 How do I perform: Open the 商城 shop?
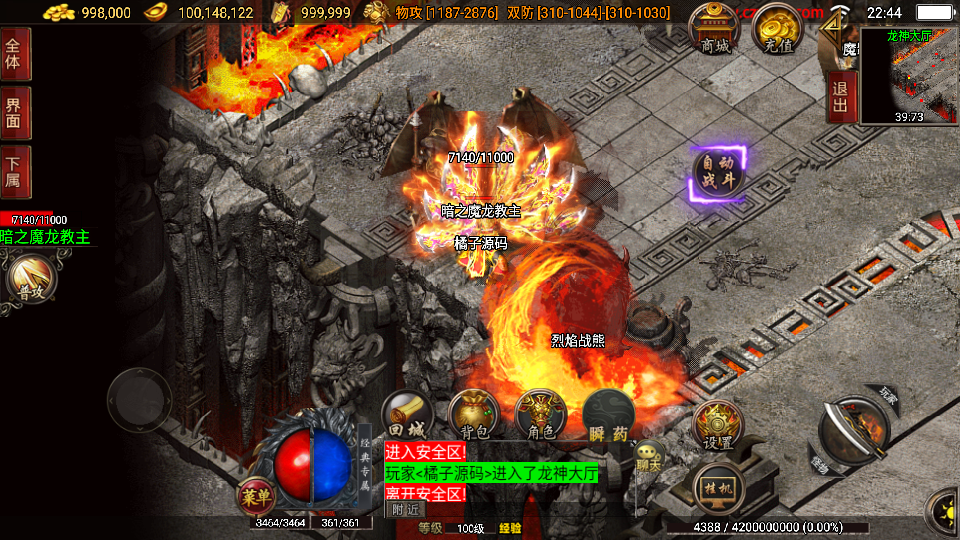(716, 30)
